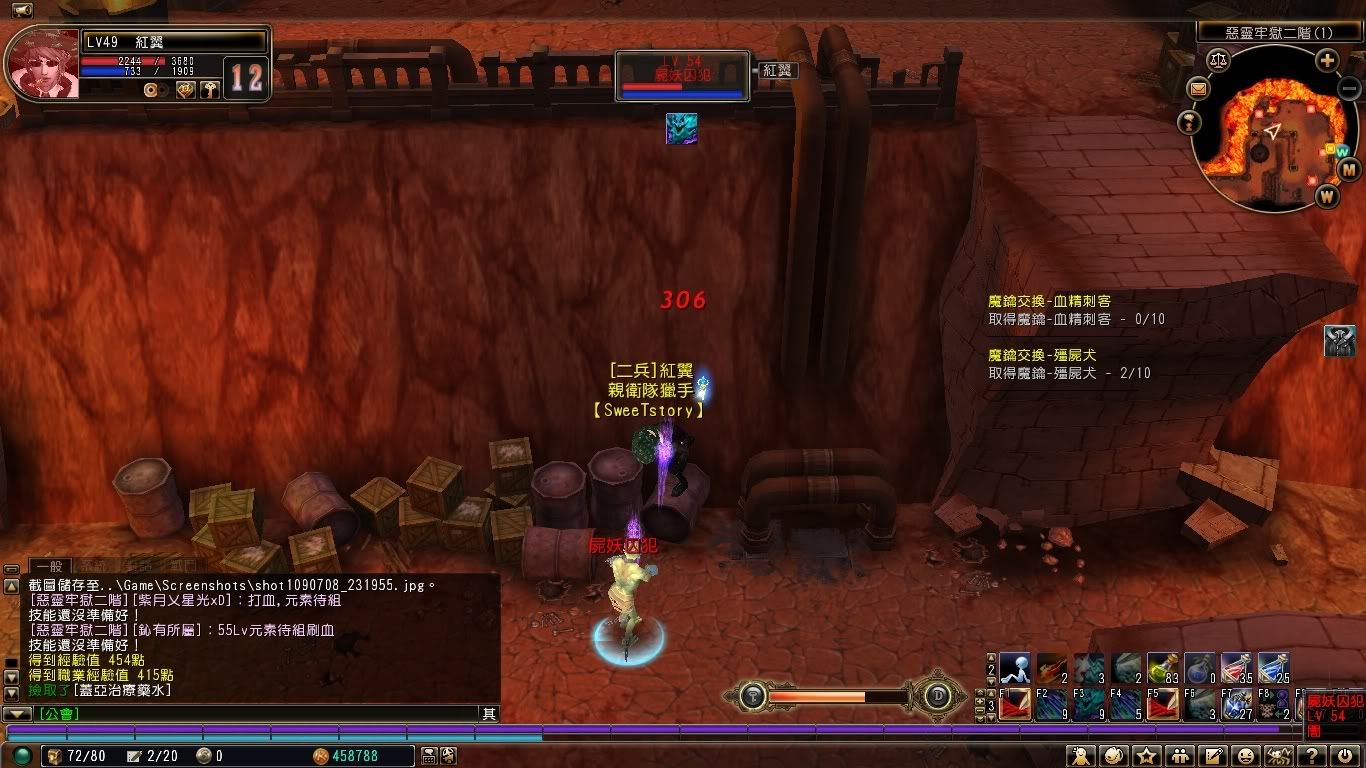
Task: Activate the F1 red skill slot
Action: click(1015, 705)
